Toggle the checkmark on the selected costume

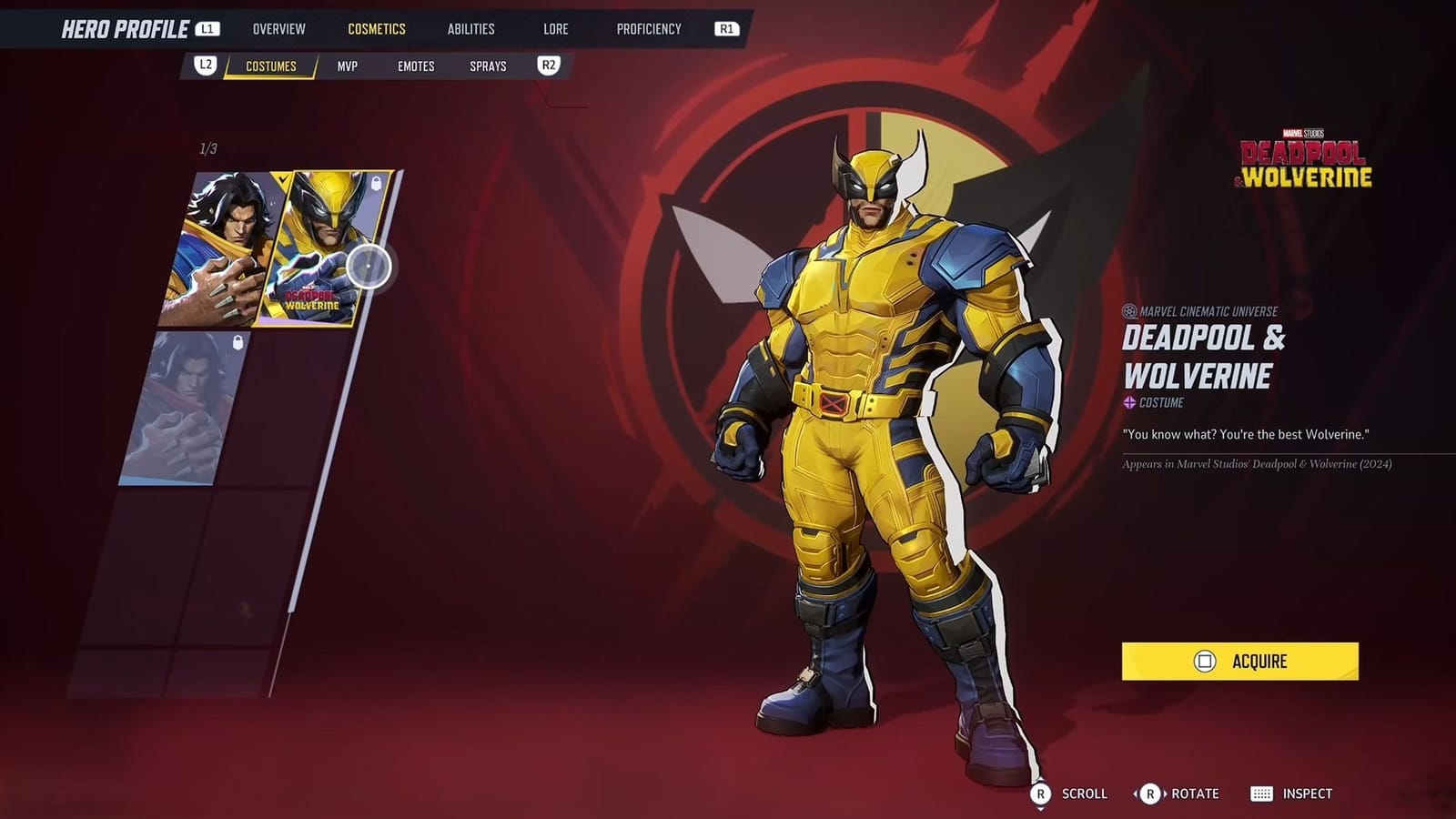[x=282, y=179]
